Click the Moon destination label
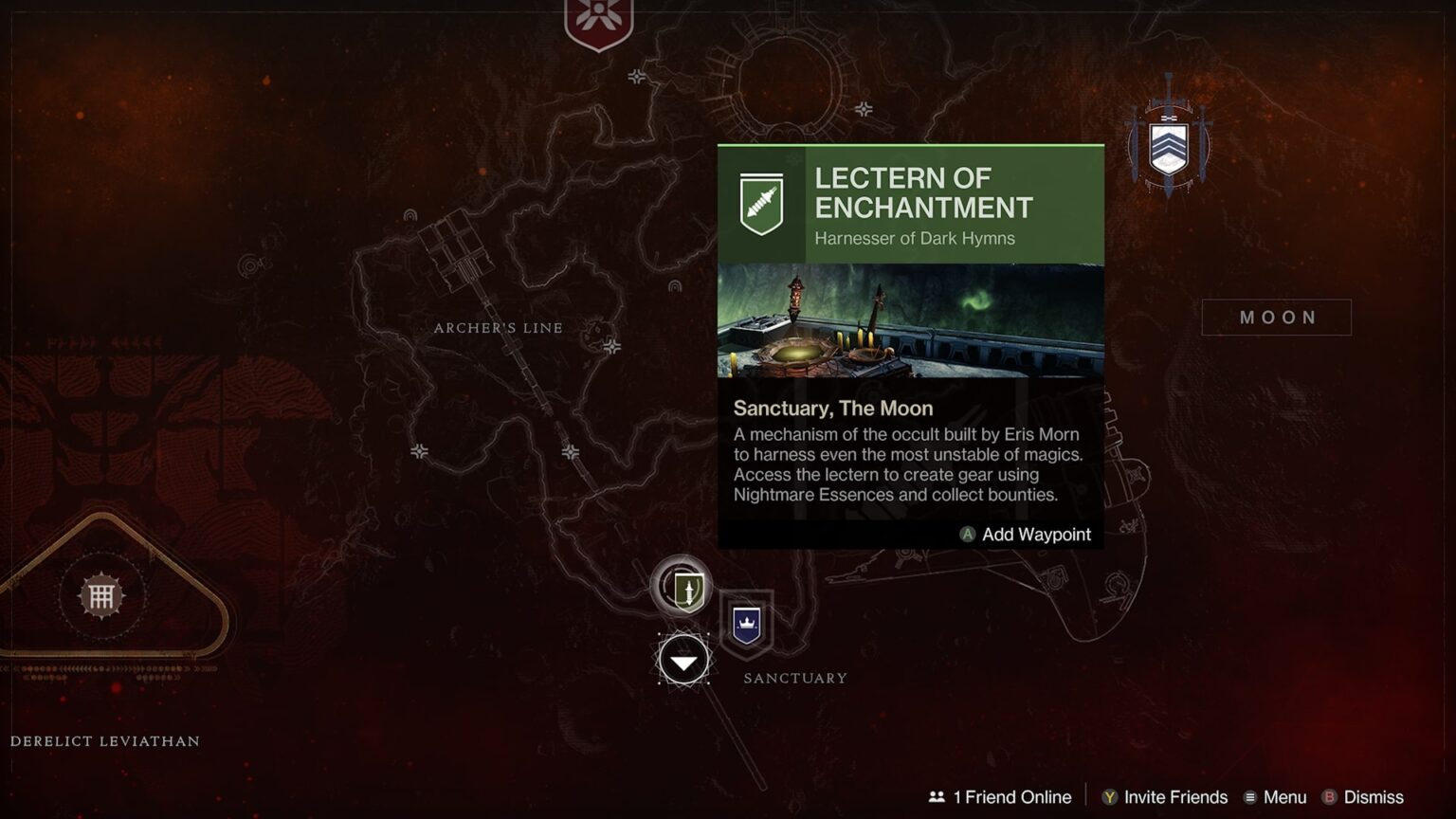This screenshot has height=819, width=1456. click(1276, 318)
